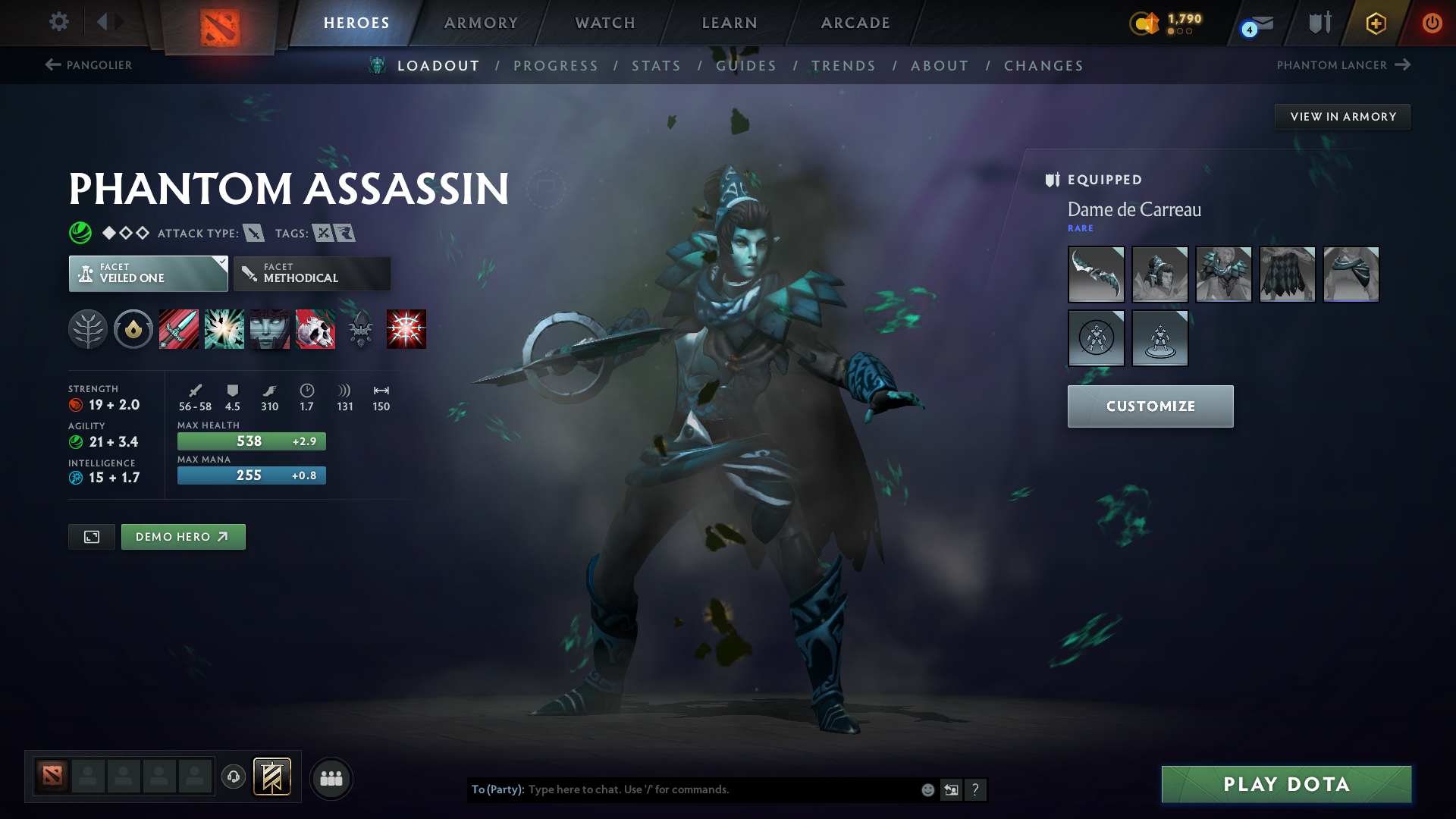Image resolution: width=1456 pixels, height=819 pixels.
Task: Open the Armory menu
Action: [481, 23]
